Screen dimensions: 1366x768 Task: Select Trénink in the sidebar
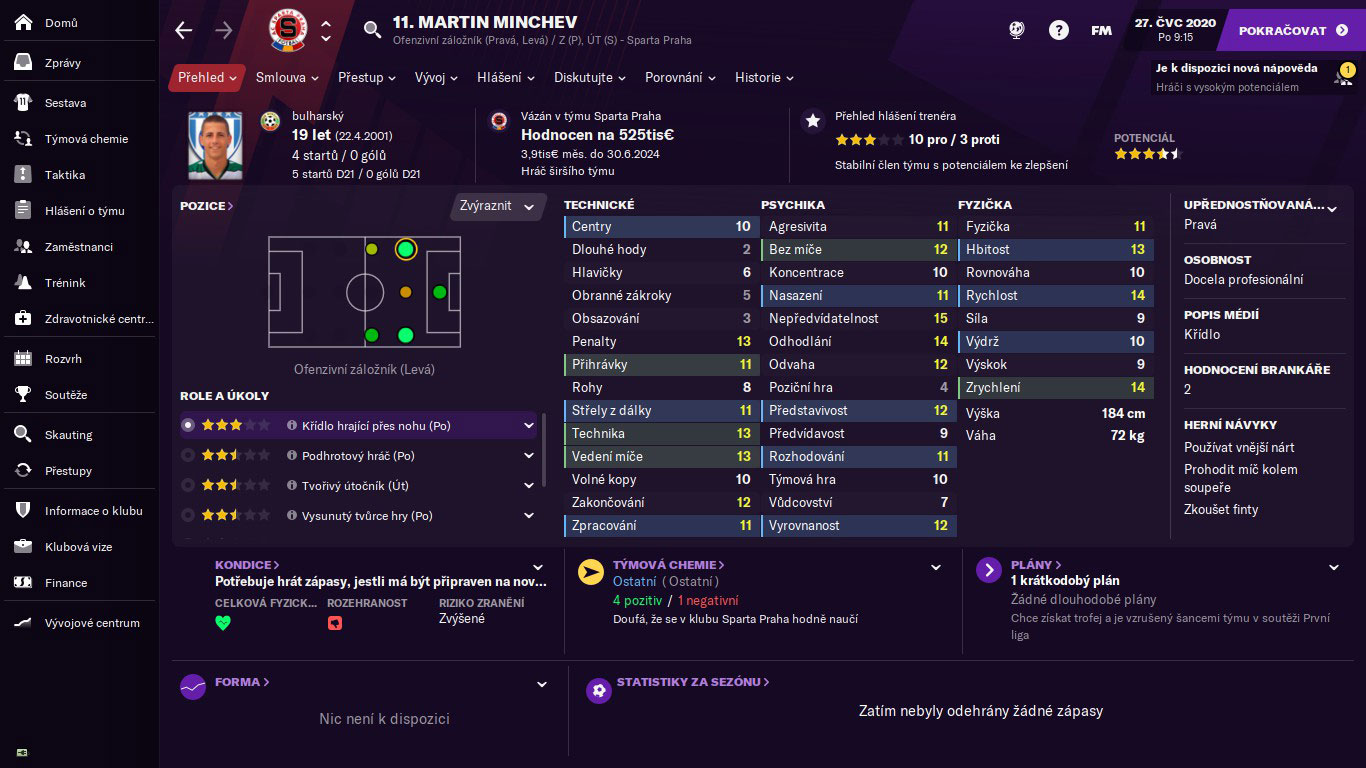coord(65,283)
